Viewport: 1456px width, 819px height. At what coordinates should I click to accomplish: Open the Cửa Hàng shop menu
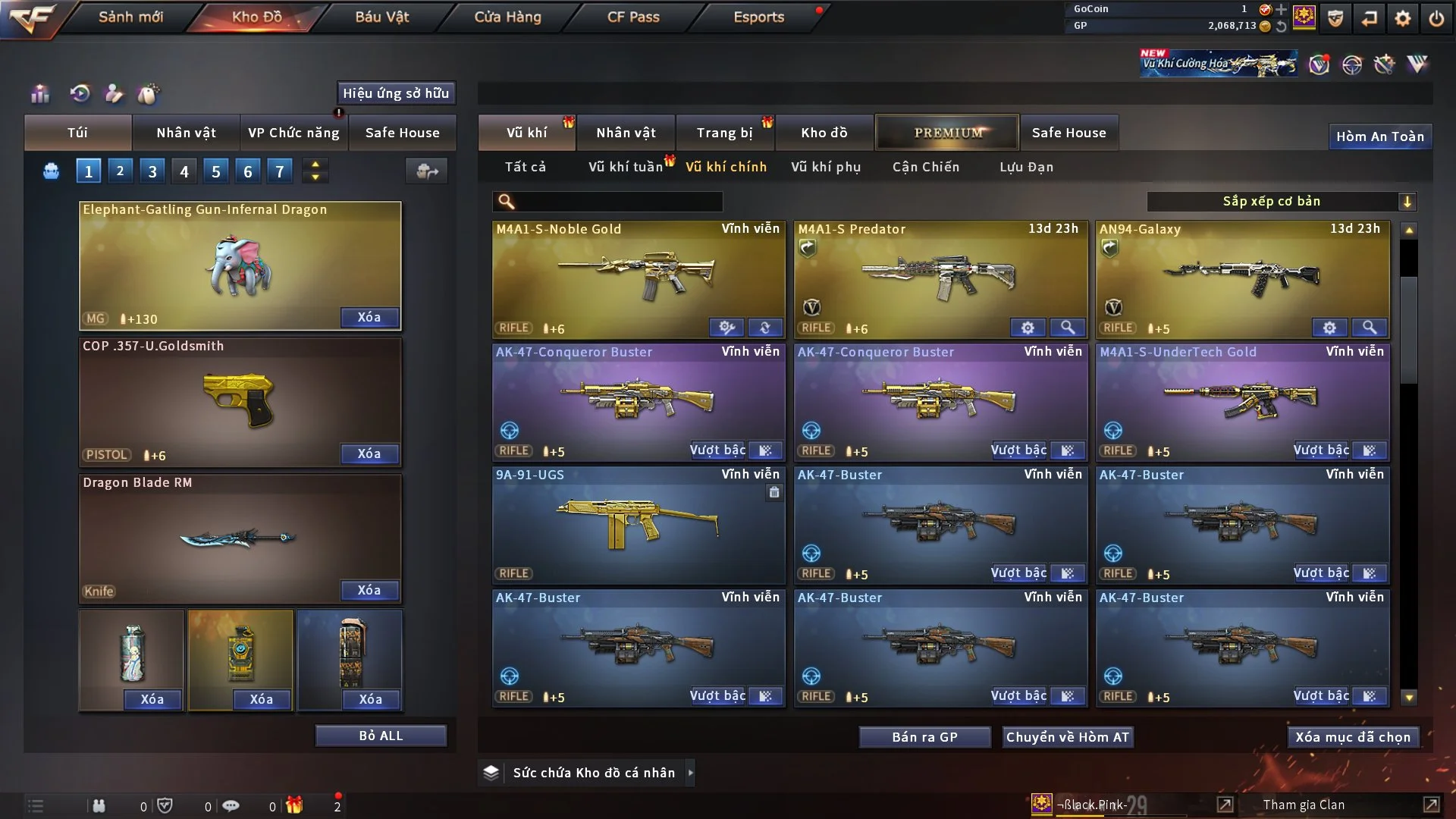pos(507,17)
